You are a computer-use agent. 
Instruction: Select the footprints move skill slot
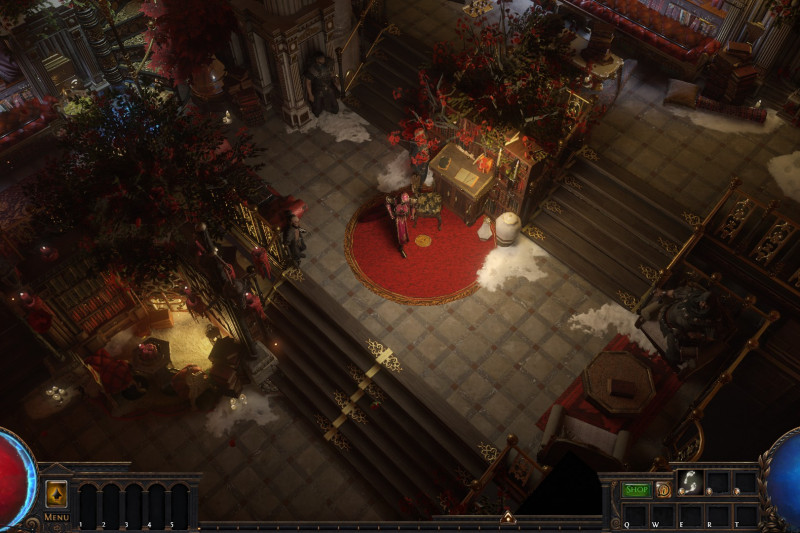690,483
